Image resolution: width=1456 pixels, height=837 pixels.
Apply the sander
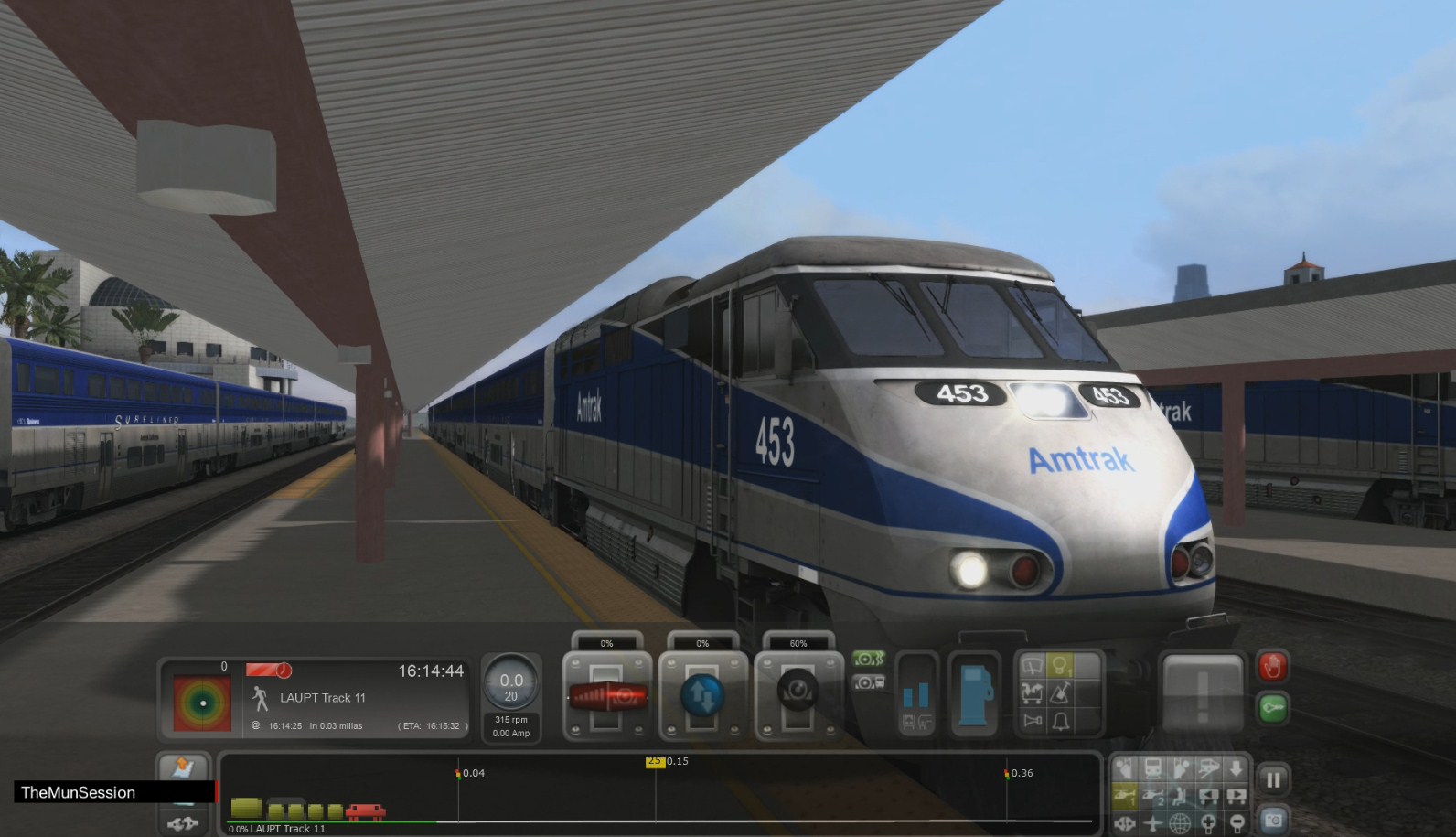tap(1059, 692)
